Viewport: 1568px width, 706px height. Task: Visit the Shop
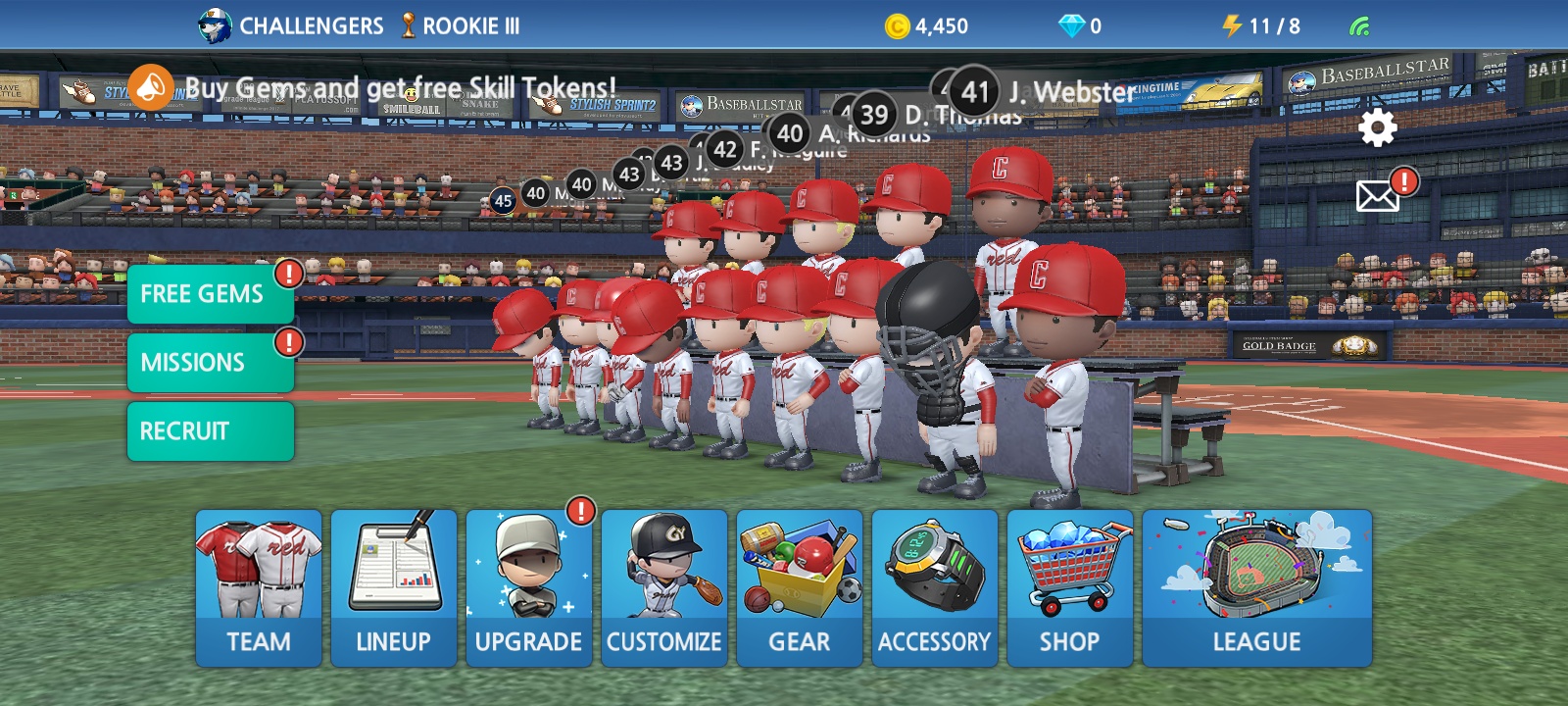pyautogui.click(x=1070, y=587)
